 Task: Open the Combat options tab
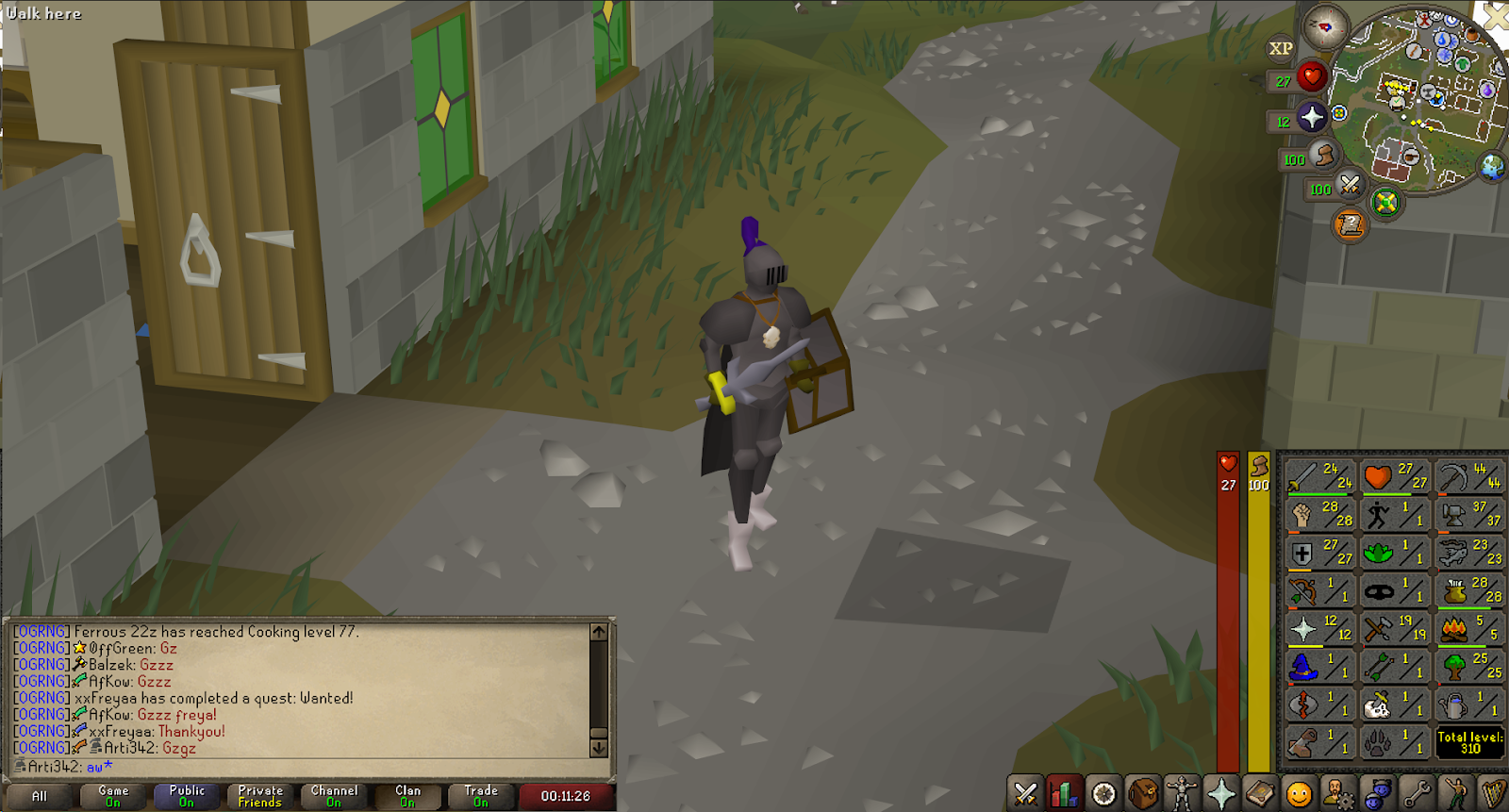pos(1026,795)
